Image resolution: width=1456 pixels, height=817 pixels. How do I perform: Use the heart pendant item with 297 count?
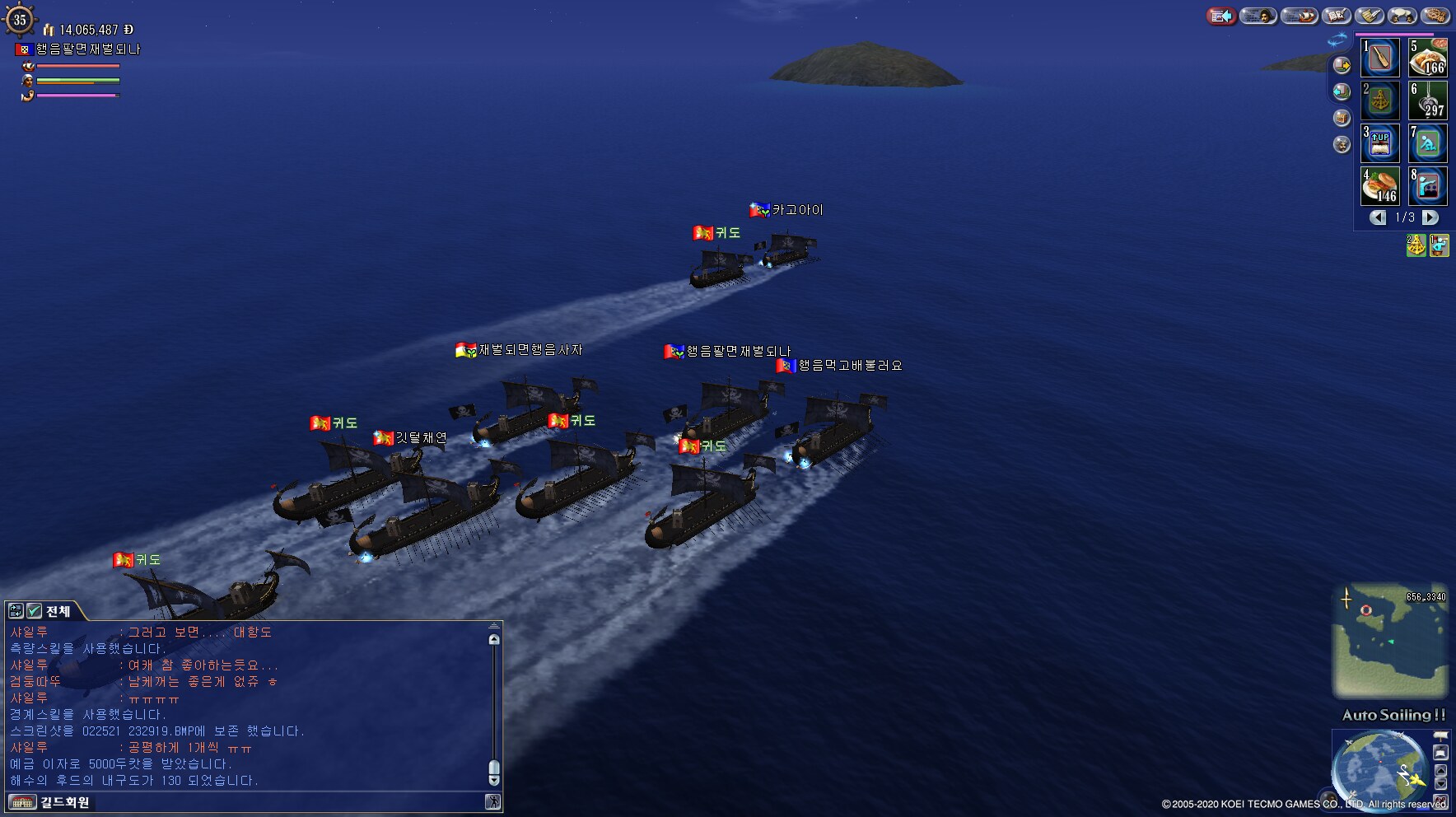coord(1428,100)
